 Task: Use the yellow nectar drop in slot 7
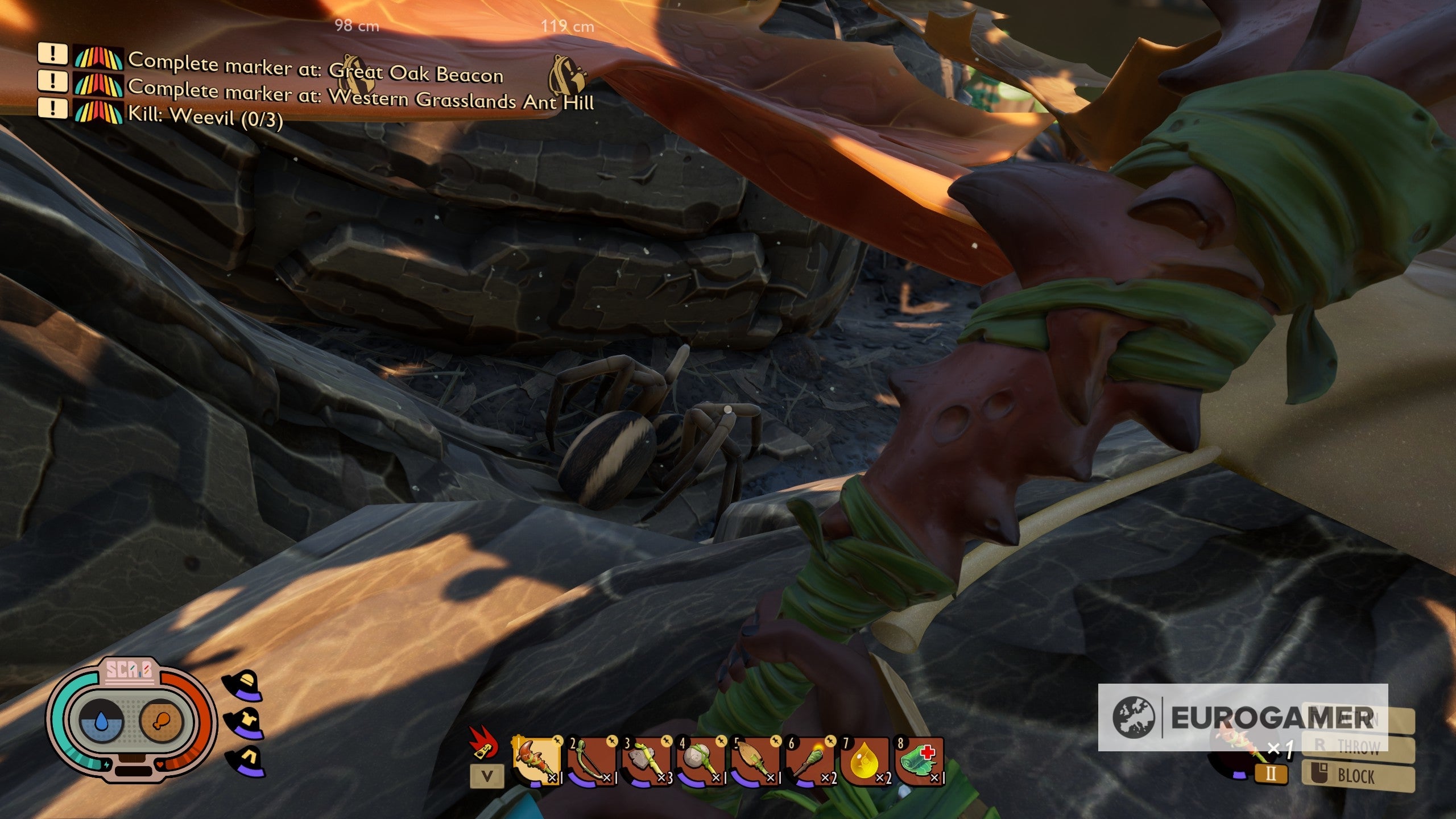click(864, 761)
